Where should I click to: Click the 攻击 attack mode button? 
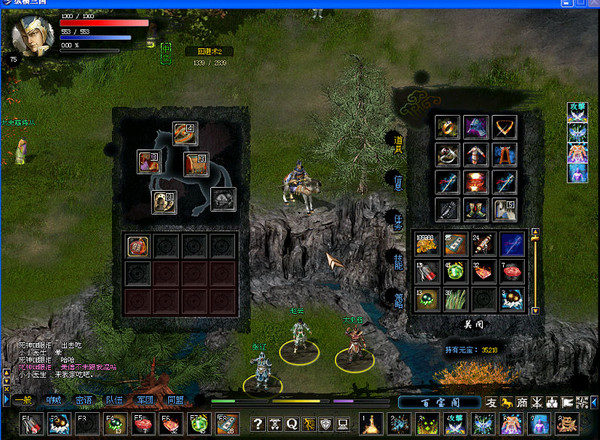577,105
